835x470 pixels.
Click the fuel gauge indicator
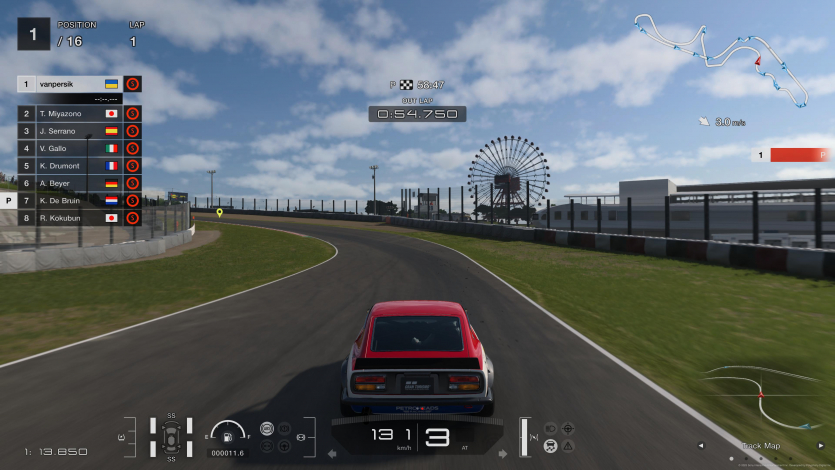(x=228, y=435)
